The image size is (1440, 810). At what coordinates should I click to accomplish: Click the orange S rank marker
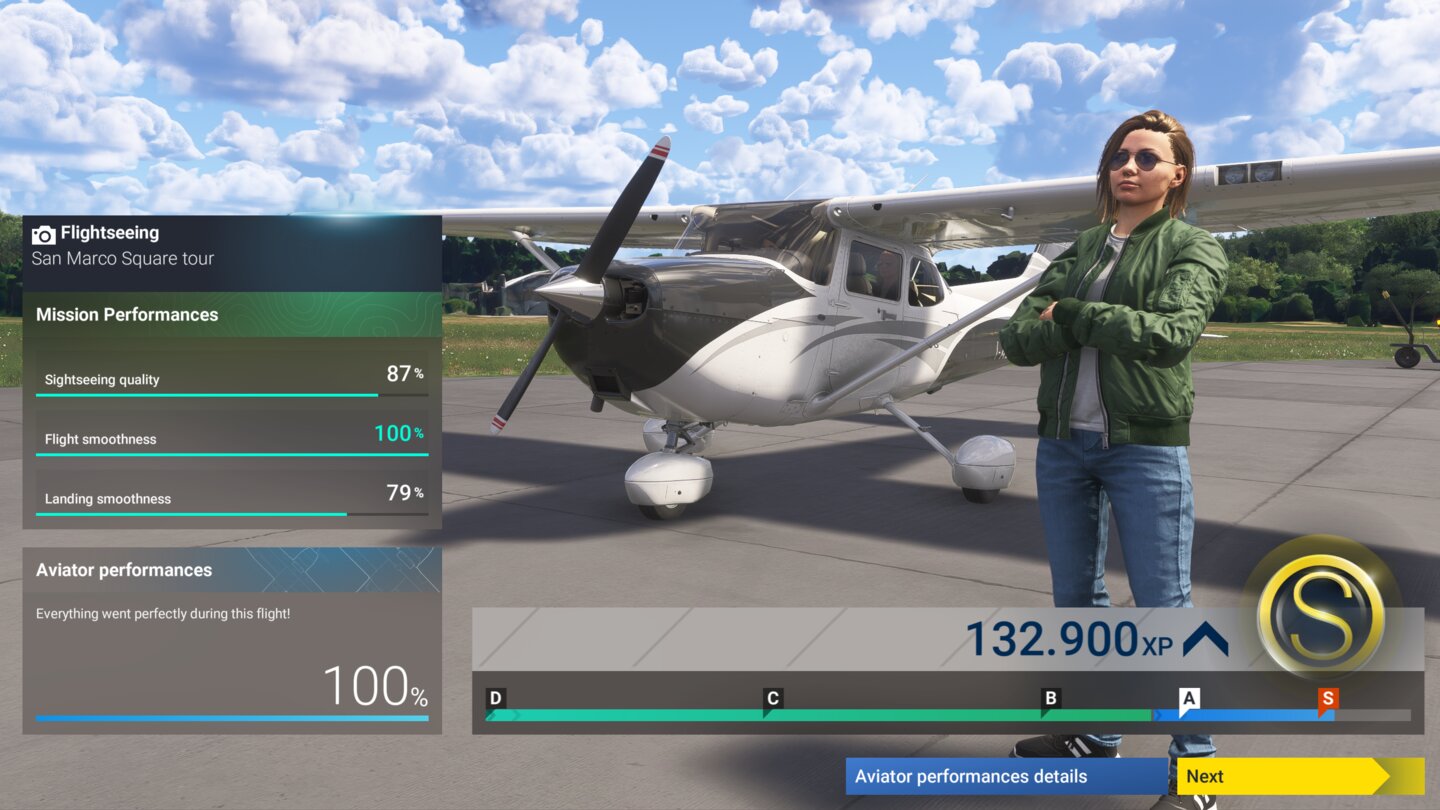click(1331, 699)
